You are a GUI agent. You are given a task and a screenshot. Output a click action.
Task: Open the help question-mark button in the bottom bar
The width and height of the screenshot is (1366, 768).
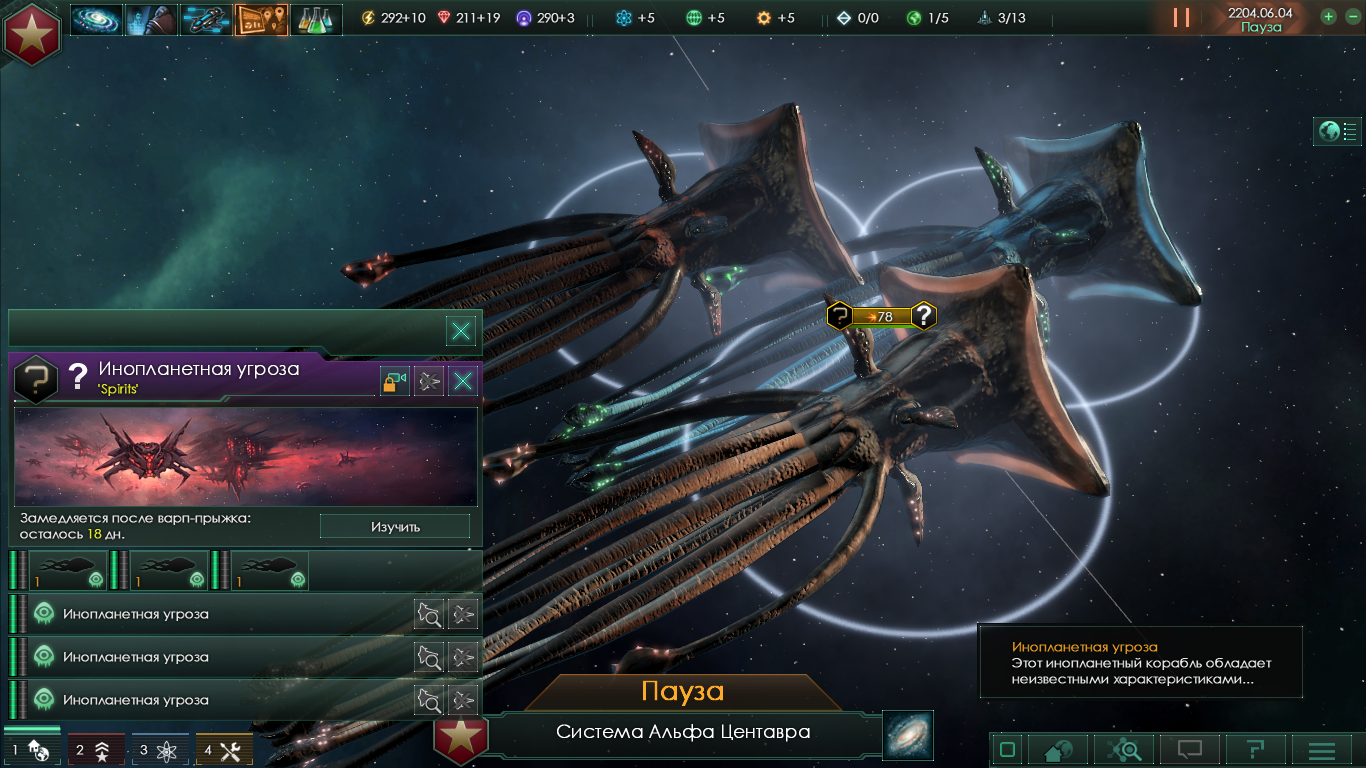tap(1255, 749)
